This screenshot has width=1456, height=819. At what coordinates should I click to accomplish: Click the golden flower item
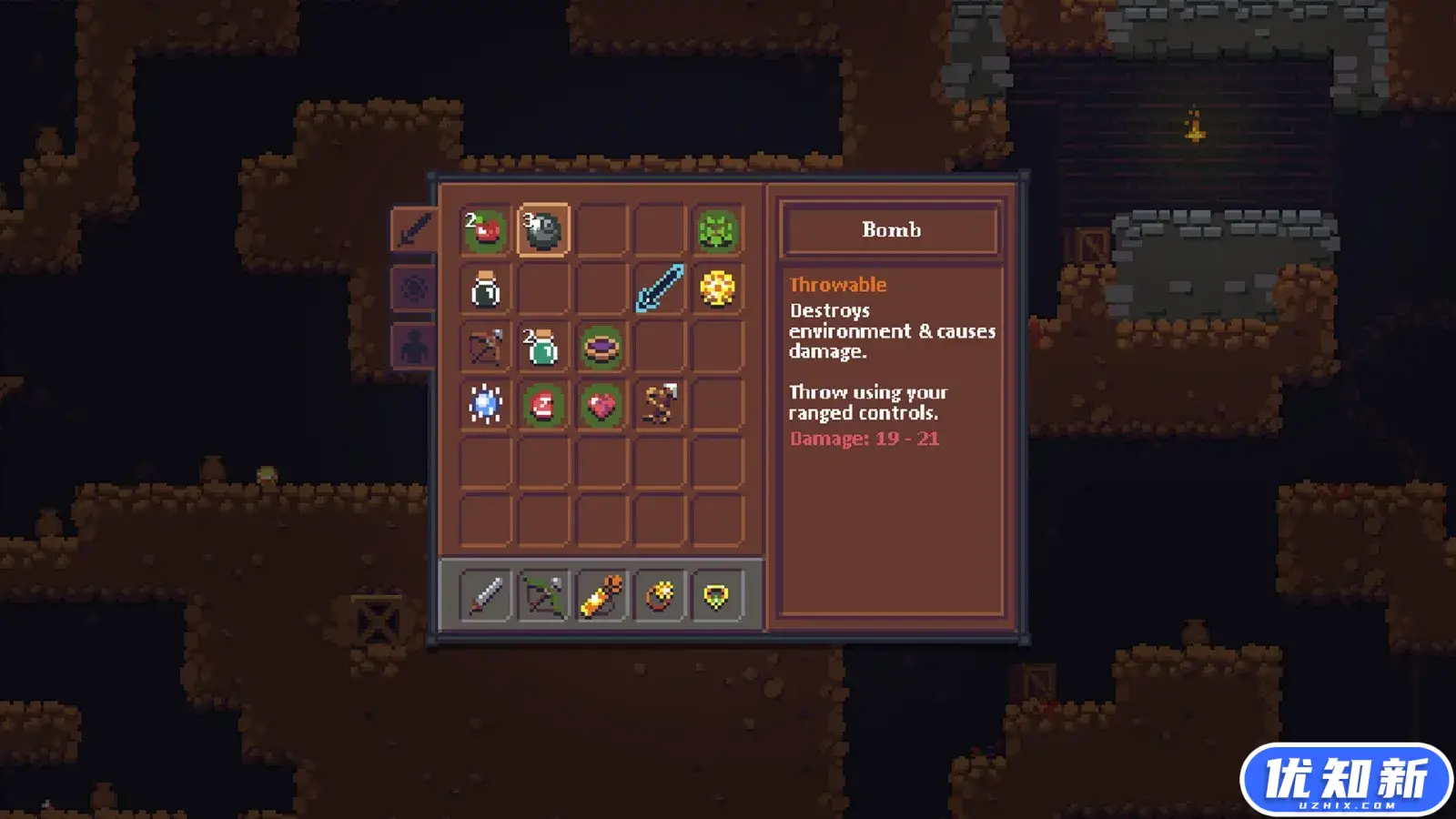pos(717,289)
